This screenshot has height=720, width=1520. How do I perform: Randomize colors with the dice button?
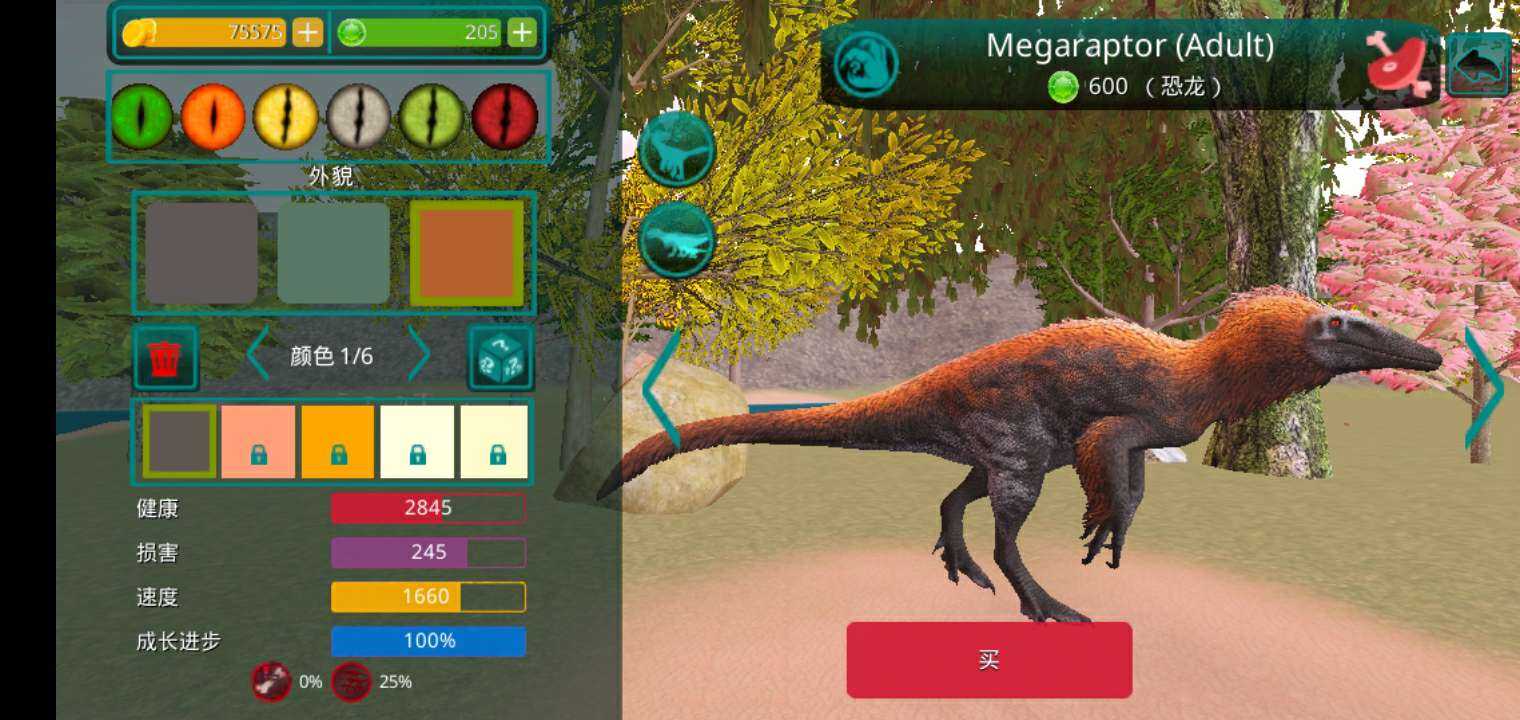[x=501, y=356]
